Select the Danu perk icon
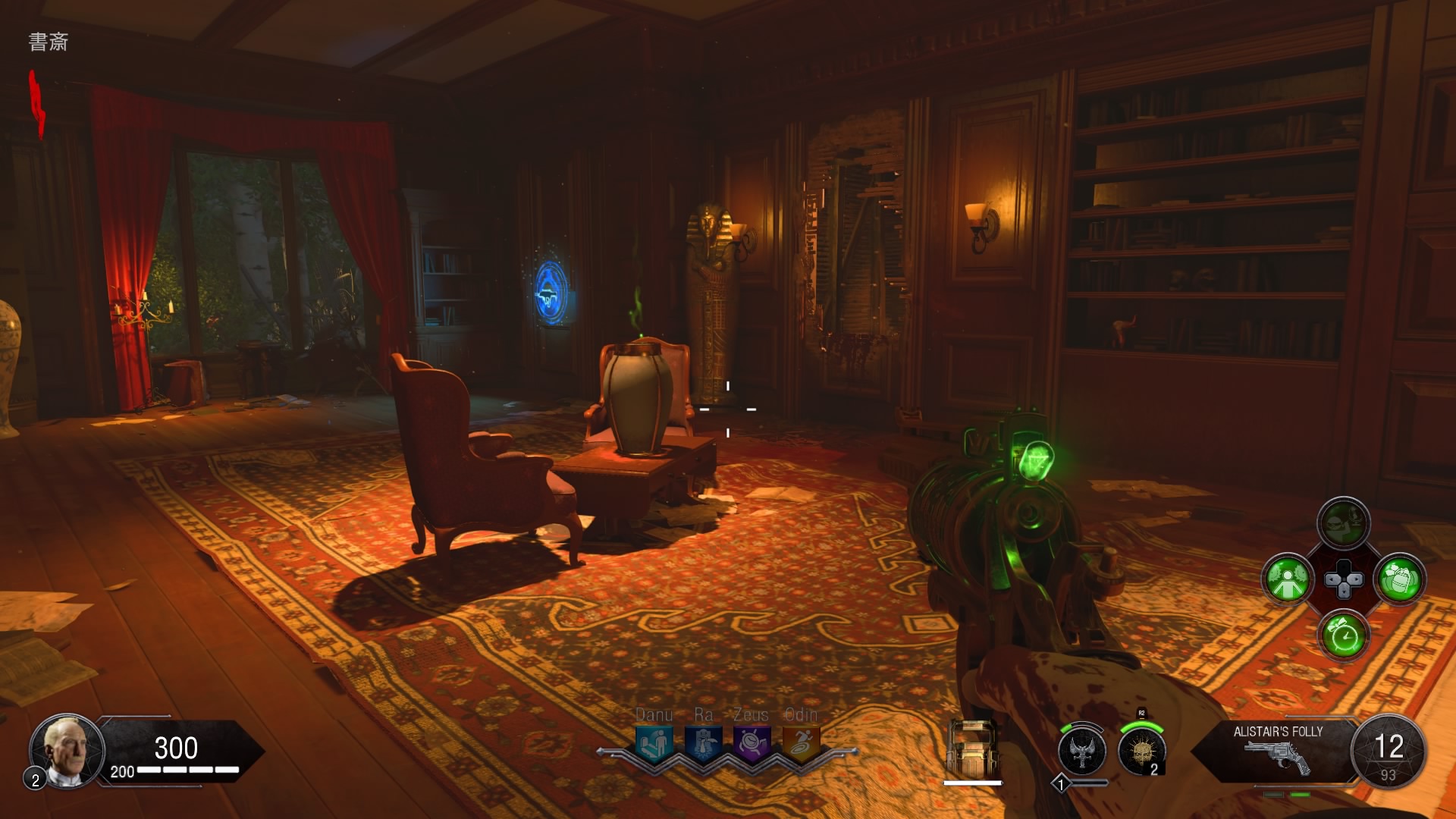The width and height of the screenshot is (1456, 819). (654, 743)
